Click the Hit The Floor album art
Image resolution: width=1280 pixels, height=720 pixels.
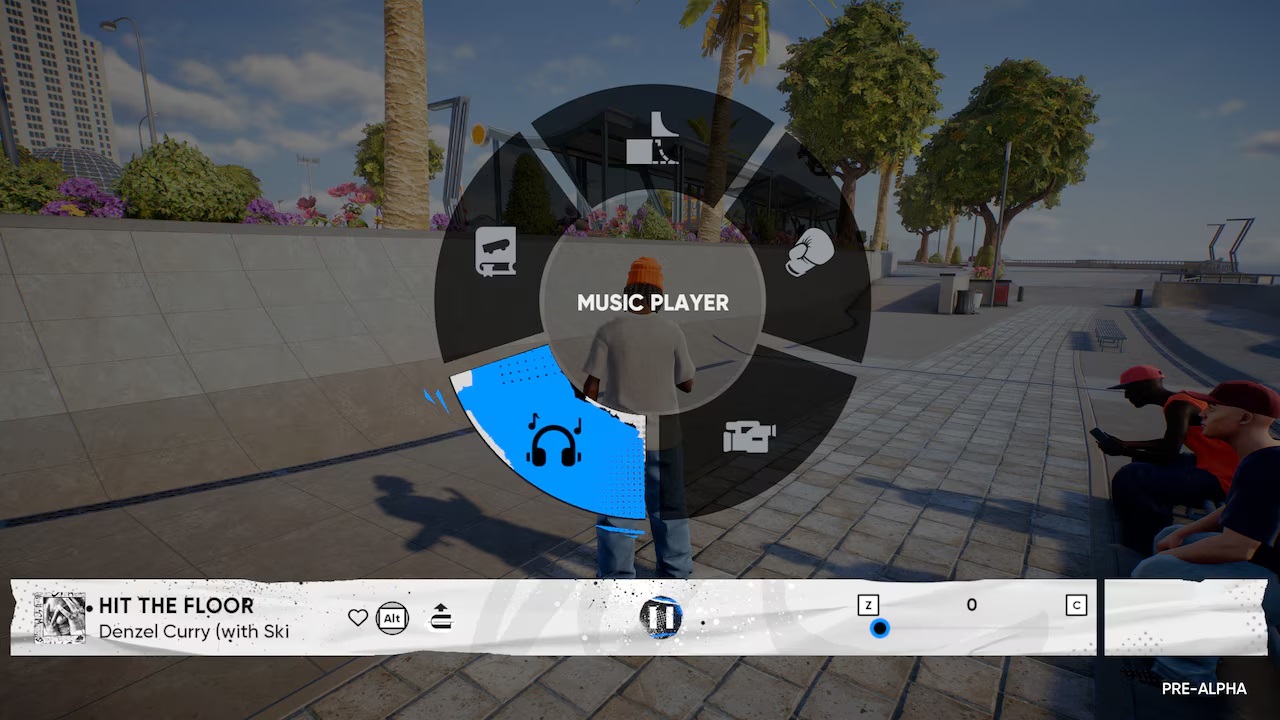point(59,618)
